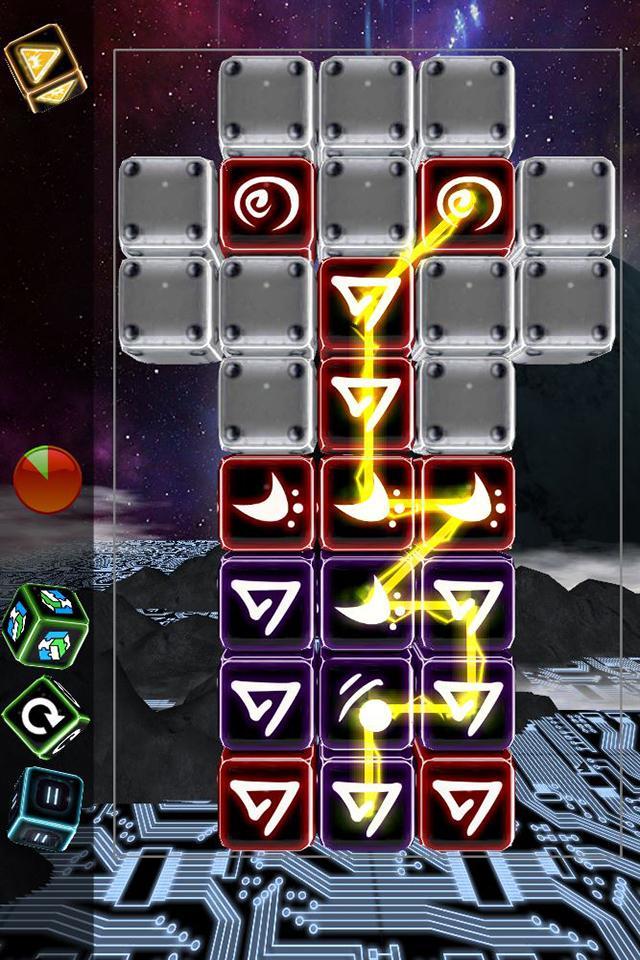Pause the game with the blue cube
This screenshot has height=960, width=640.
46,806
